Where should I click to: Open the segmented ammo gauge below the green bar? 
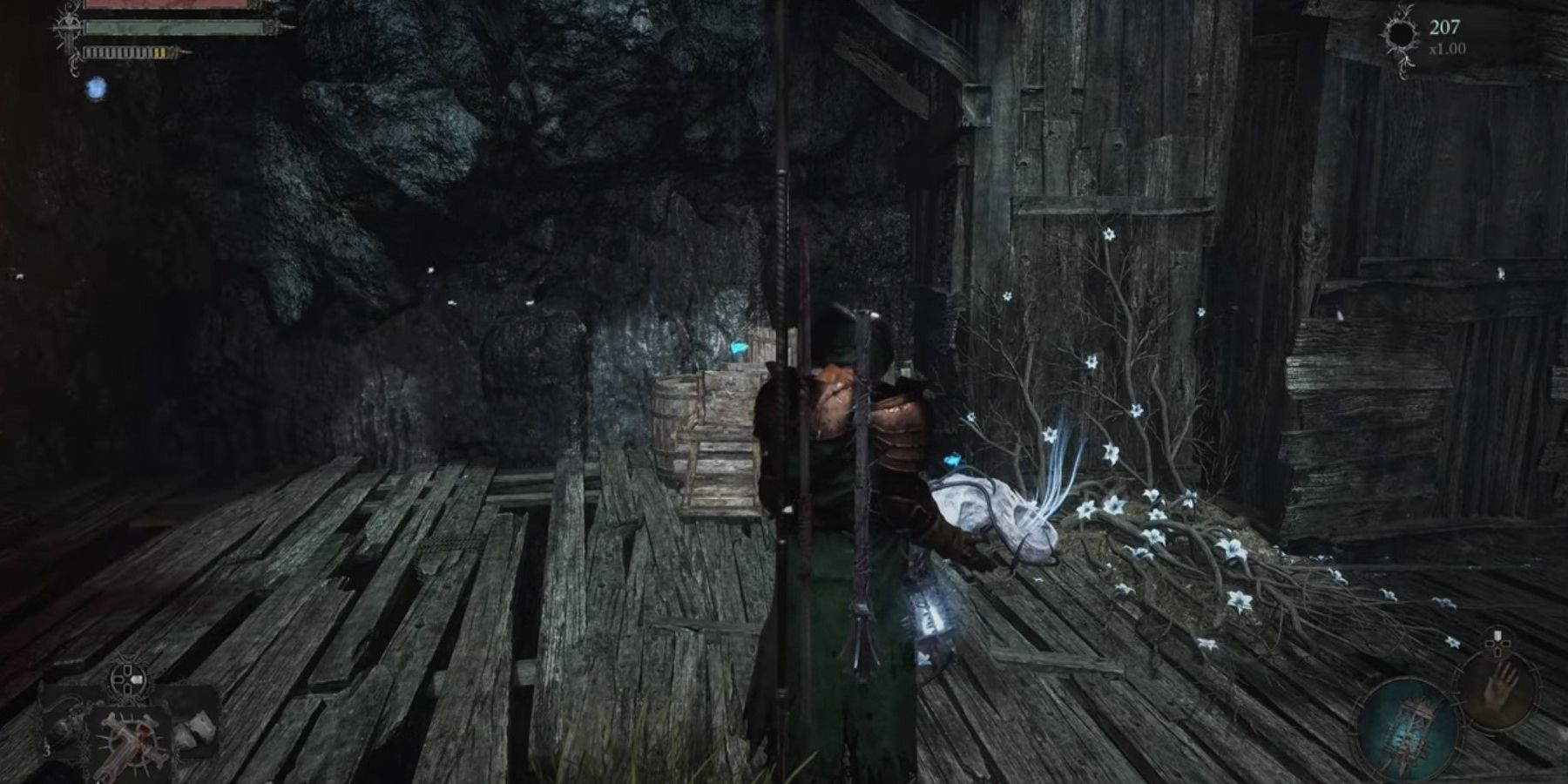tap(126, 52)
